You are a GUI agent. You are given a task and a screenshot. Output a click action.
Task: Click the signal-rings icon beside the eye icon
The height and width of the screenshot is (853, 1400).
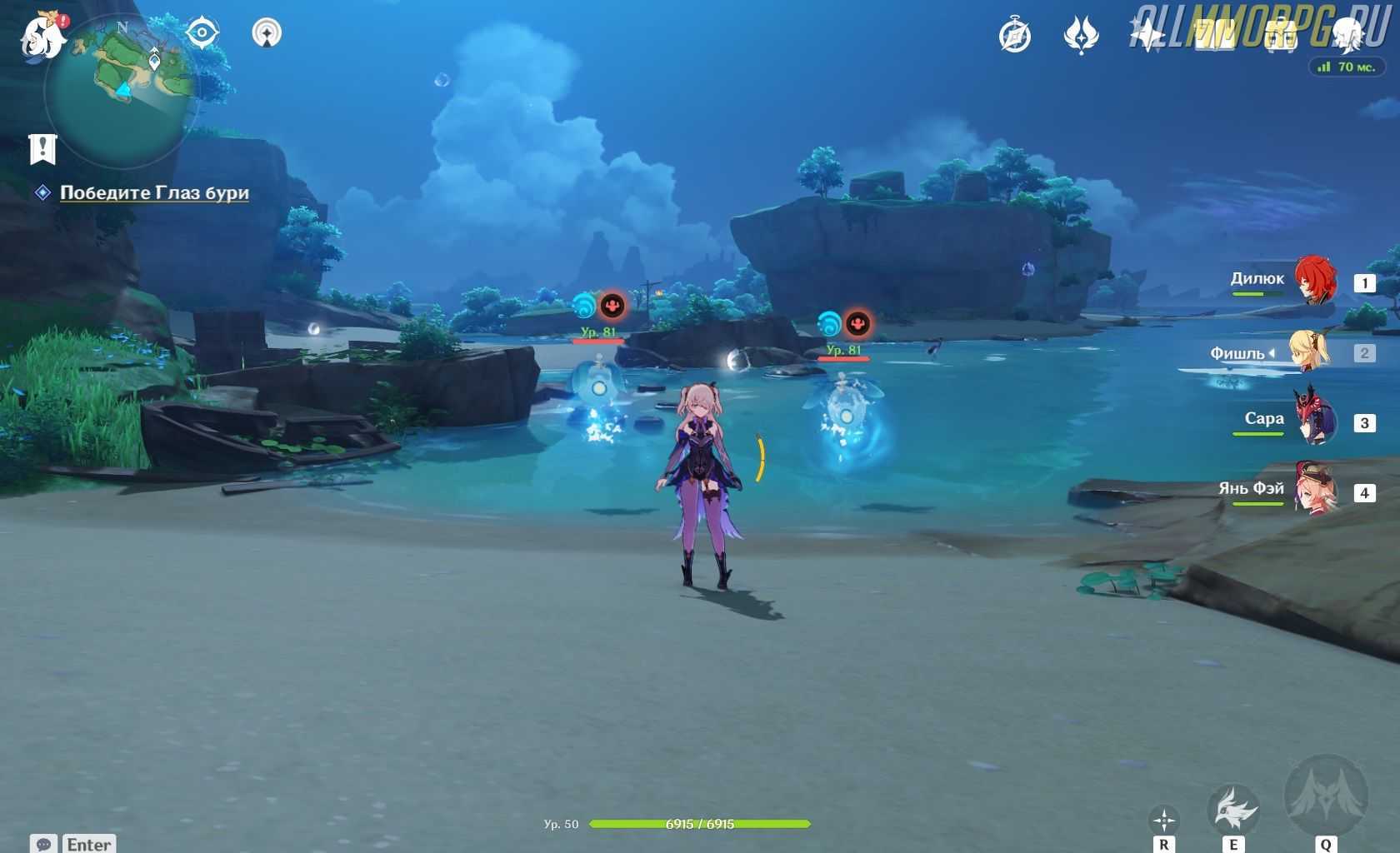pos(267,33)
